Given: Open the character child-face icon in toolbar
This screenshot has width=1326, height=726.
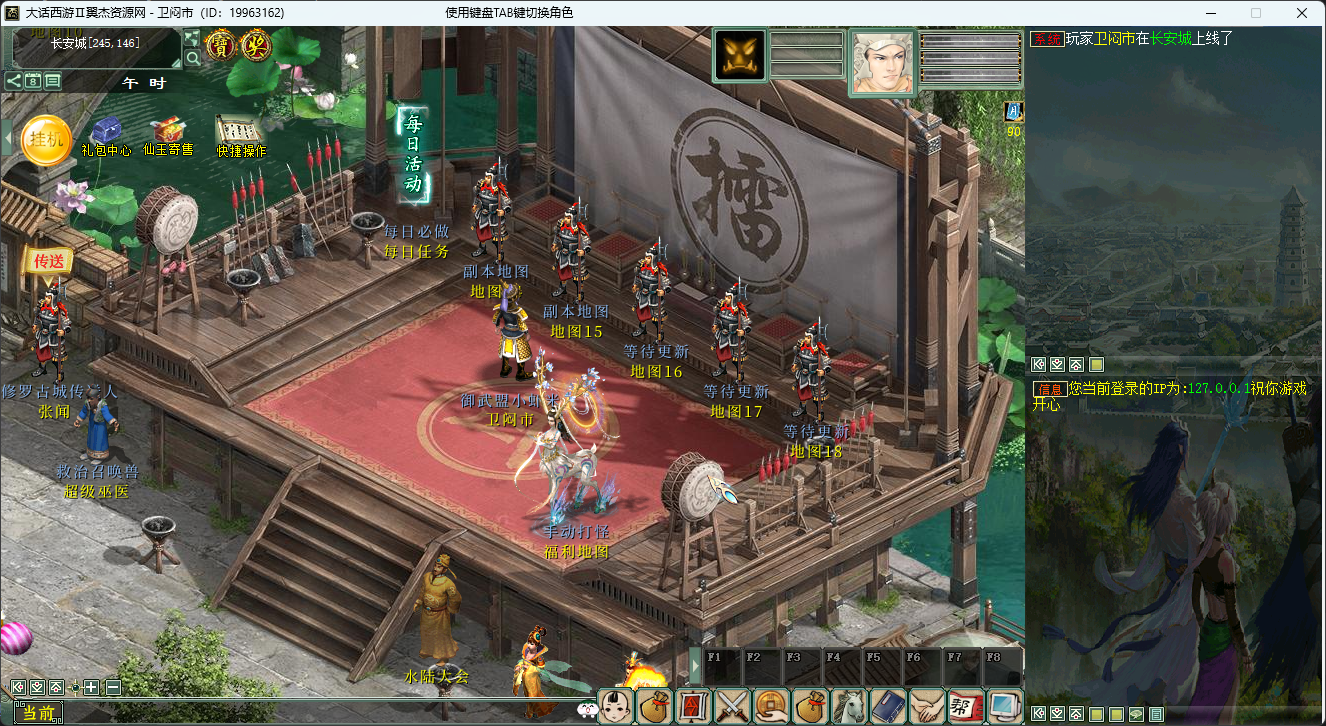Looking at the screenshot, I should pyautogui.click(x=617, y=706).
